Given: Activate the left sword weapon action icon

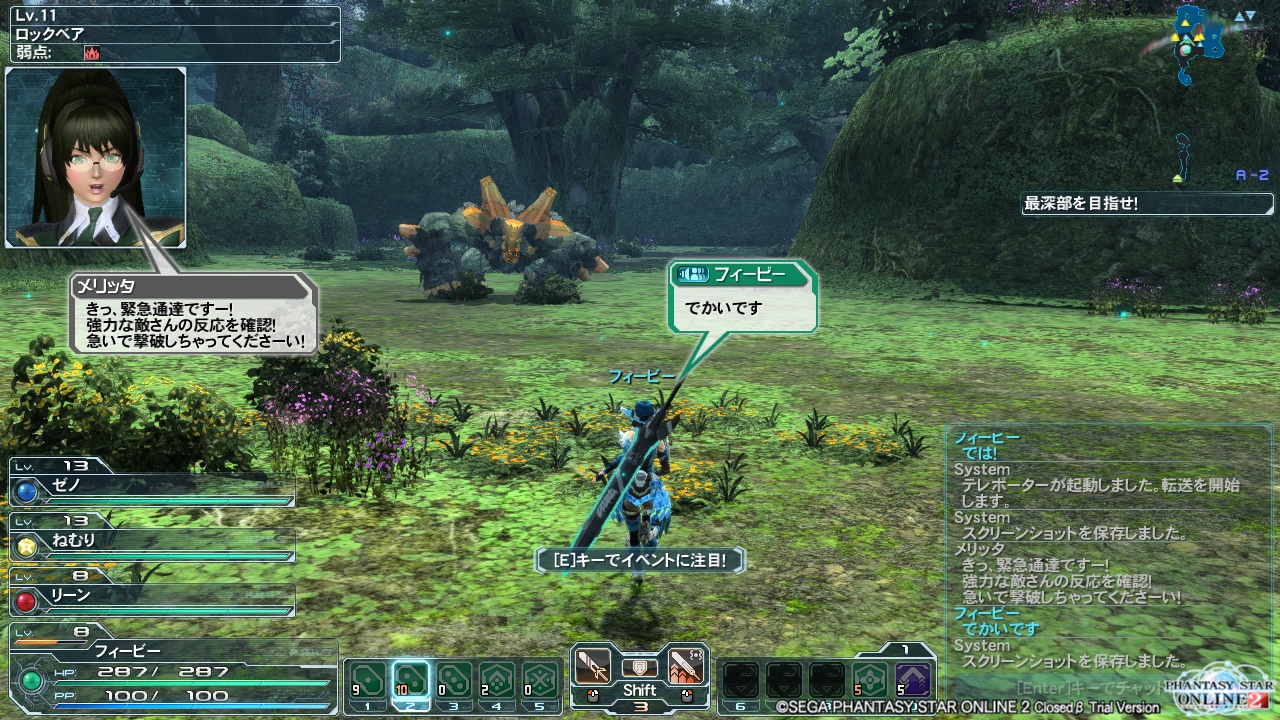Looking at the screenshot, I should pyautogui.click(x=593, y=665).
